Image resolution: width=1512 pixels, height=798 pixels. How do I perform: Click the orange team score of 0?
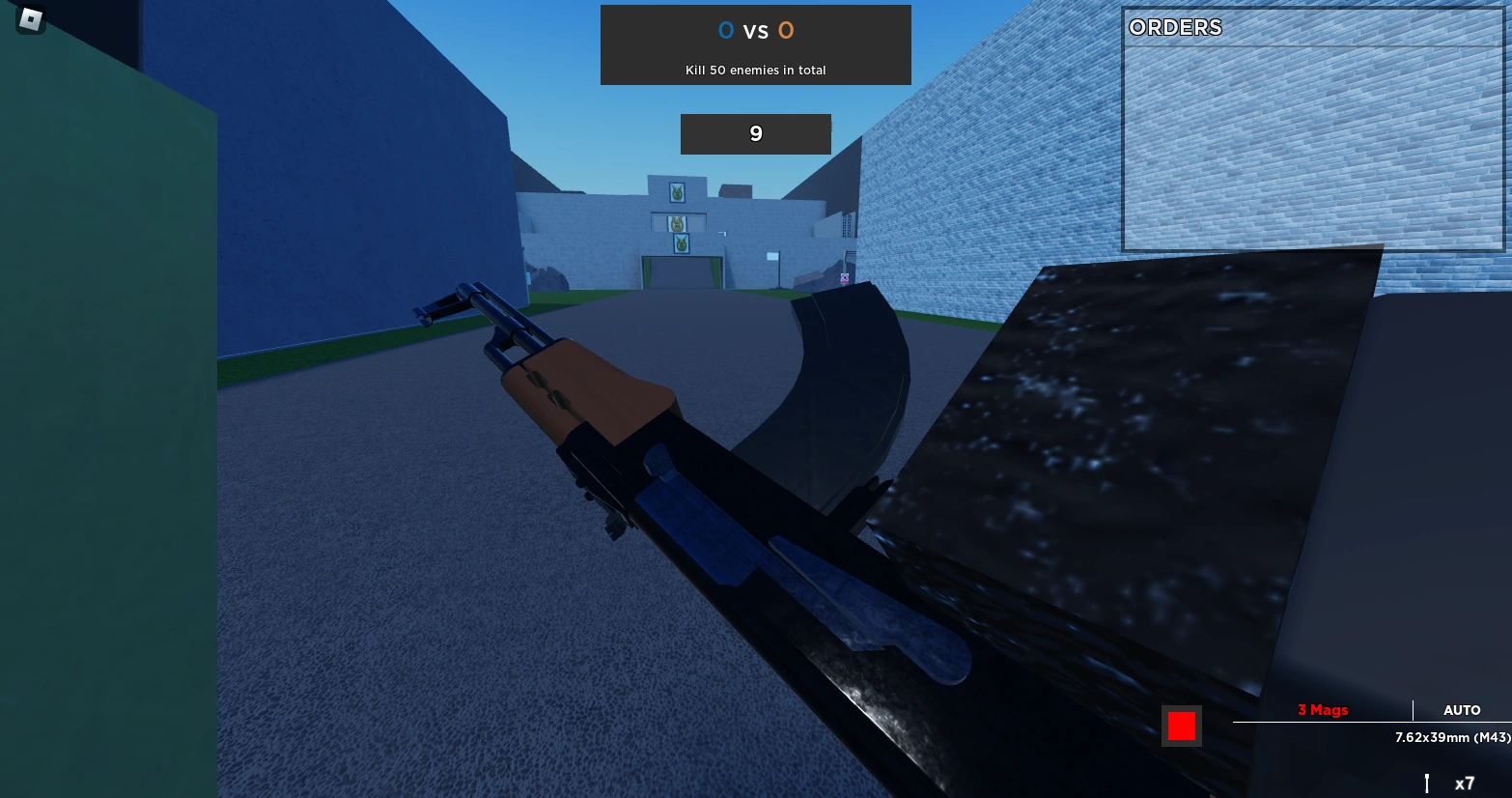[786, 30]
